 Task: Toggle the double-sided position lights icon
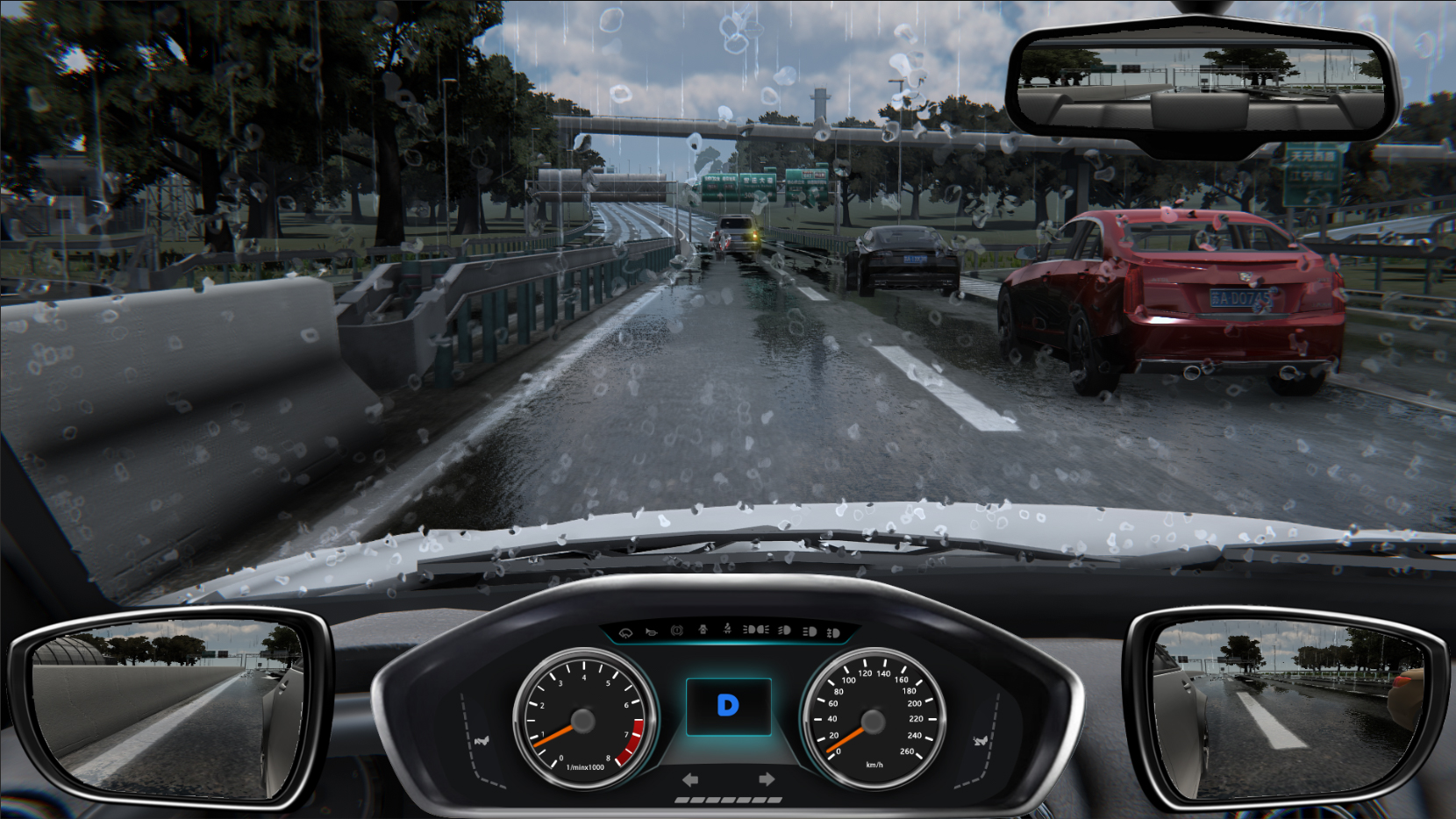tap(755, 630)
